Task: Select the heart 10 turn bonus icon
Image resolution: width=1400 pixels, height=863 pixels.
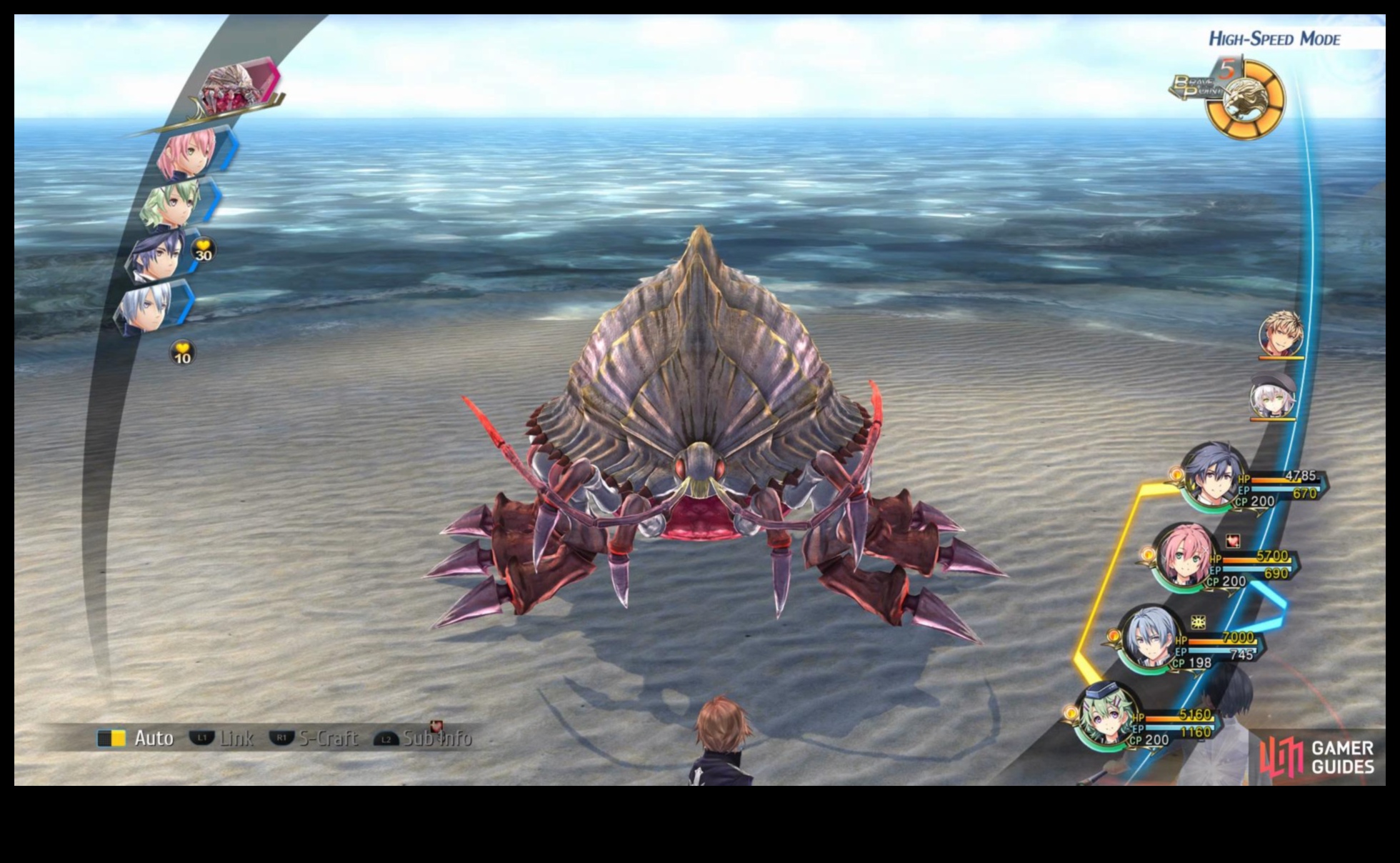Action: (x=183, y=353)
